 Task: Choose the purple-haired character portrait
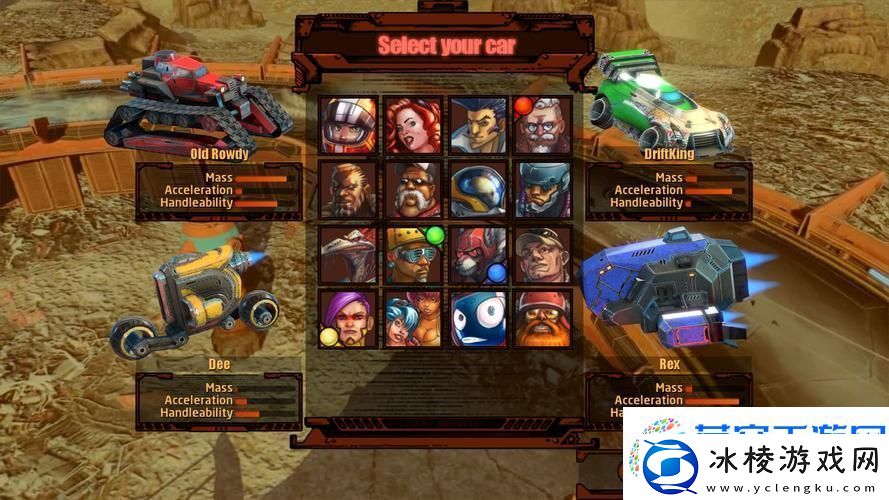tap(349, 318)
